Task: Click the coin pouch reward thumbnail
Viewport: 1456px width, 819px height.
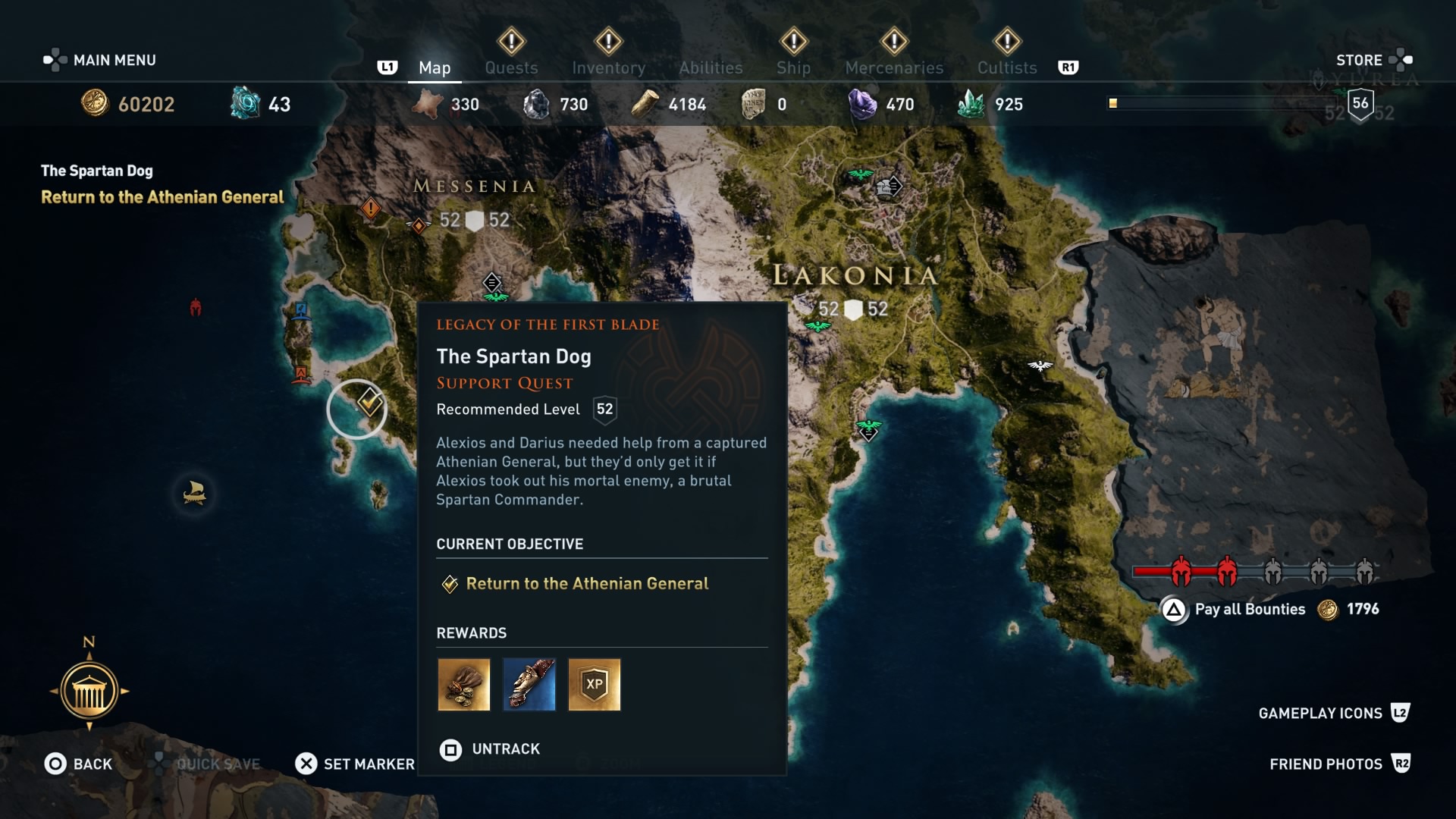Action: click(463, 685)
